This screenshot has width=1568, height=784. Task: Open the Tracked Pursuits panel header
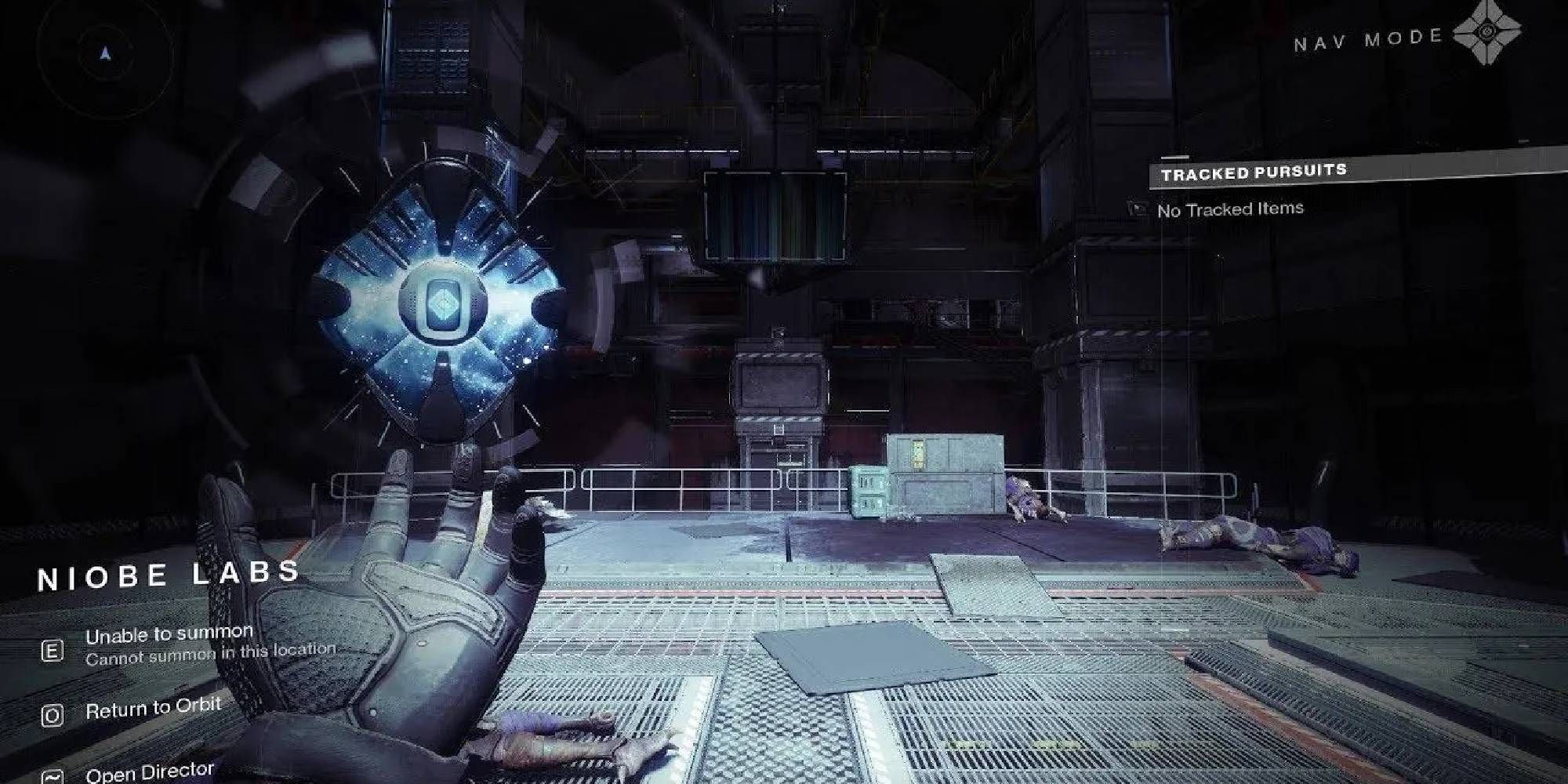click(x=1253, y=172)
